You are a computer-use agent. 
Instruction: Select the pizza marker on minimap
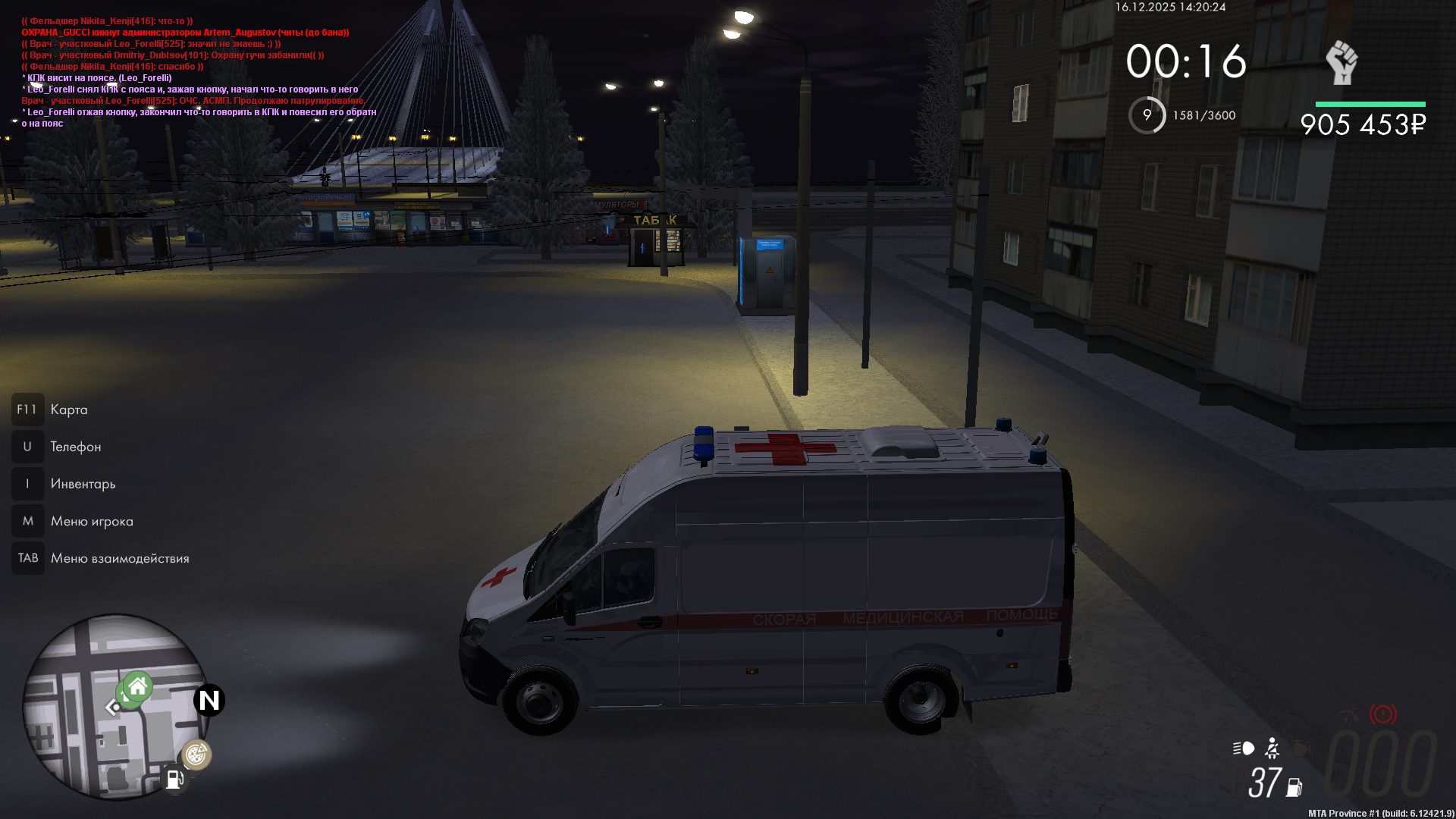tap(196, 755)
